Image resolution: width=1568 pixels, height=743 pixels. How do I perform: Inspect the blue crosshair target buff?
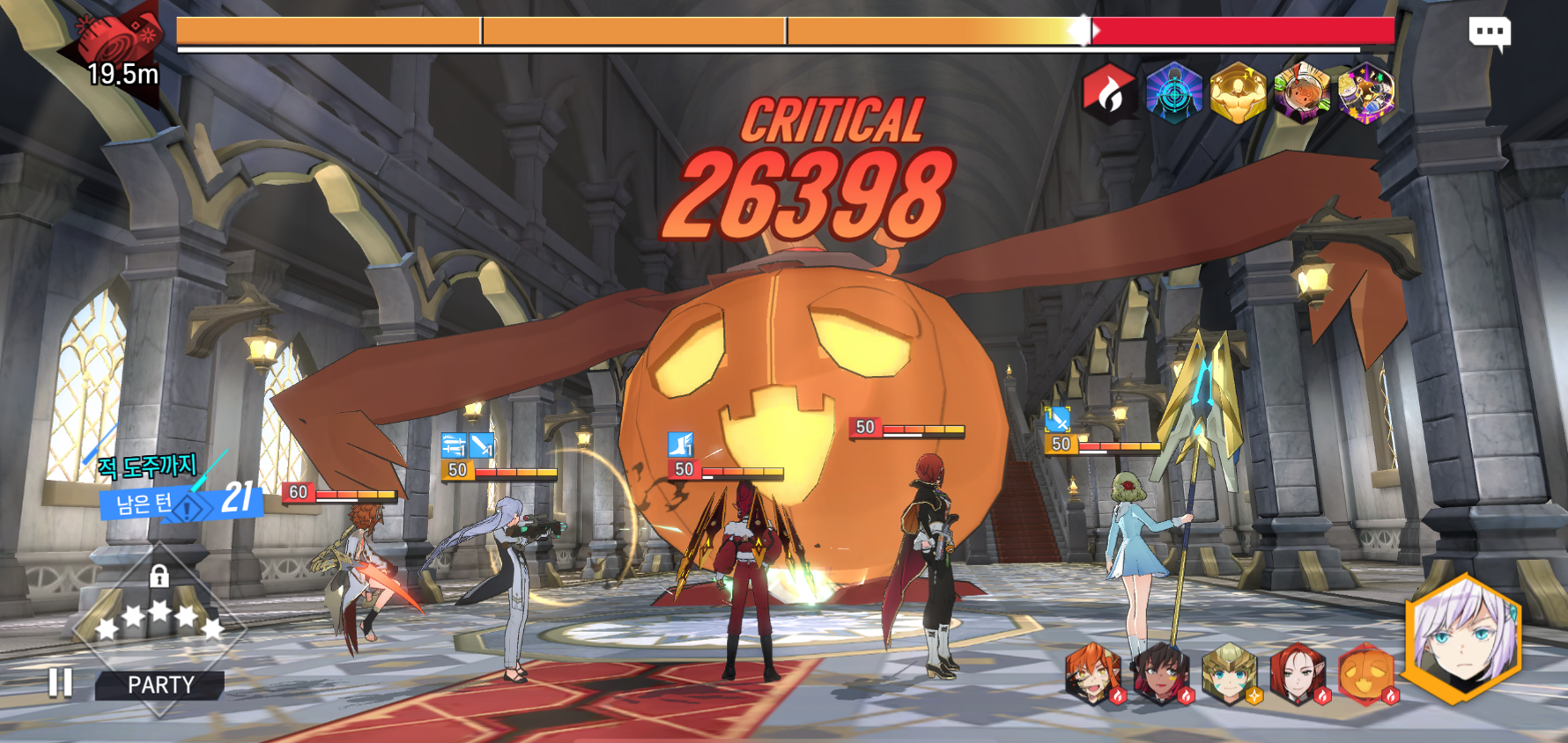point(1173,92)
